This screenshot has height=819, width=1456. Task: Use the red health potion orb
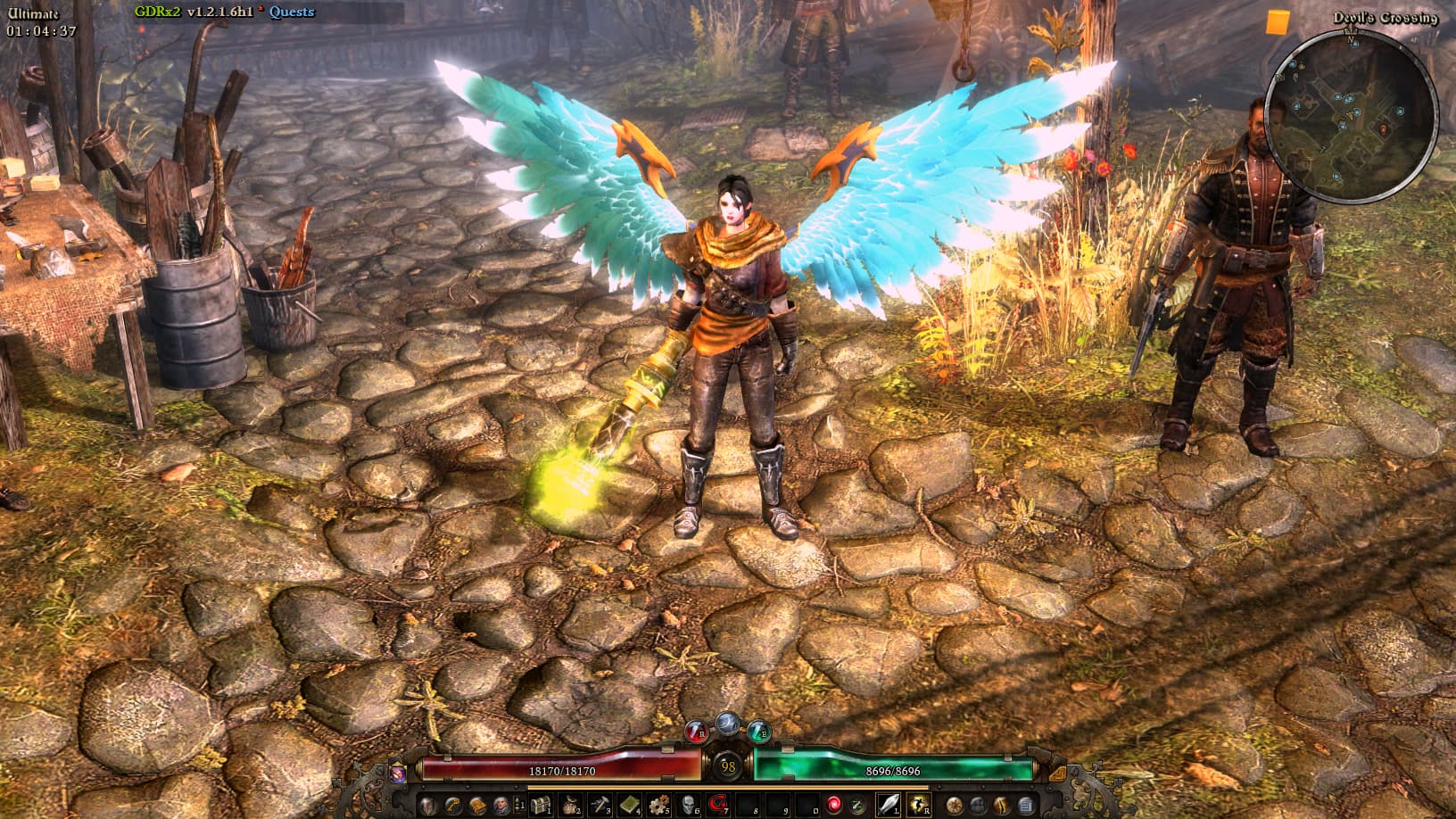696,733
